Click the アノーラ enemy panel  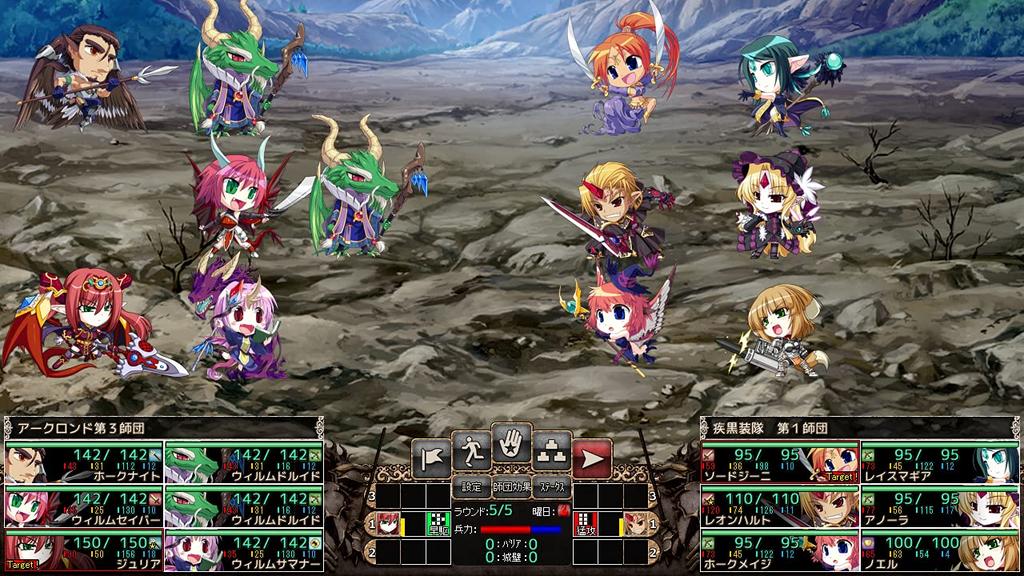pos(940,507)
